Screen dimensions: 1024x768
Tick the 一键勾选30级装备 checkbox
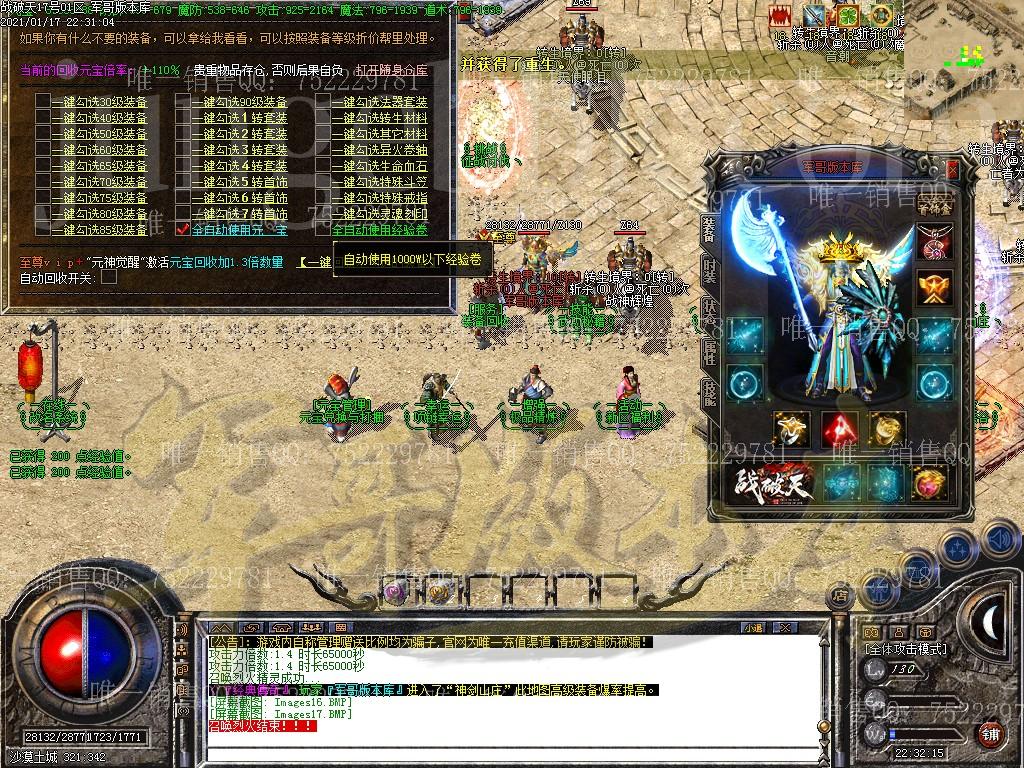[42, 102]
